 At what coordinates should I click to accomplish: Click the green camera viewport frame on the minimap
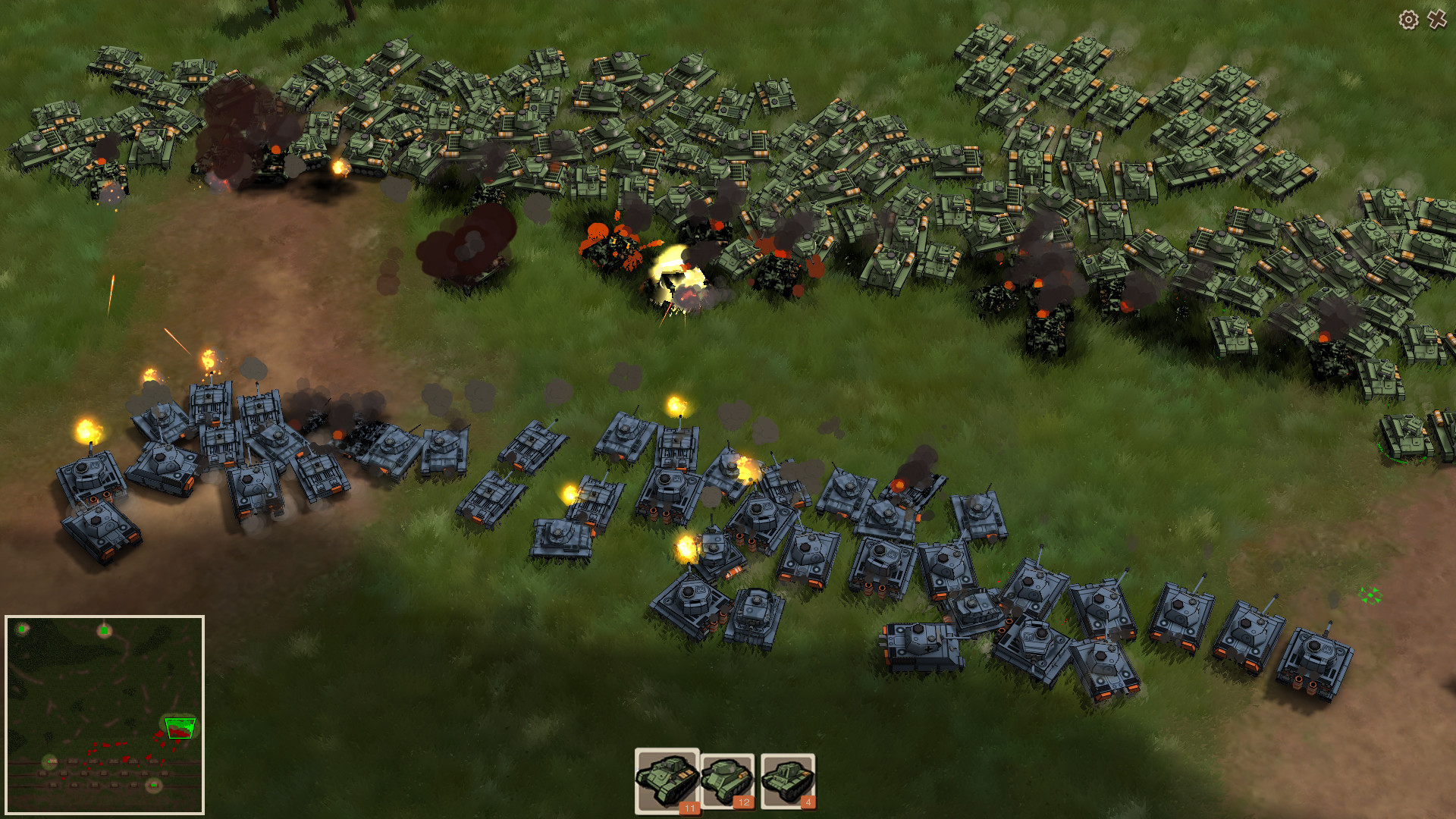coord(179,728)
